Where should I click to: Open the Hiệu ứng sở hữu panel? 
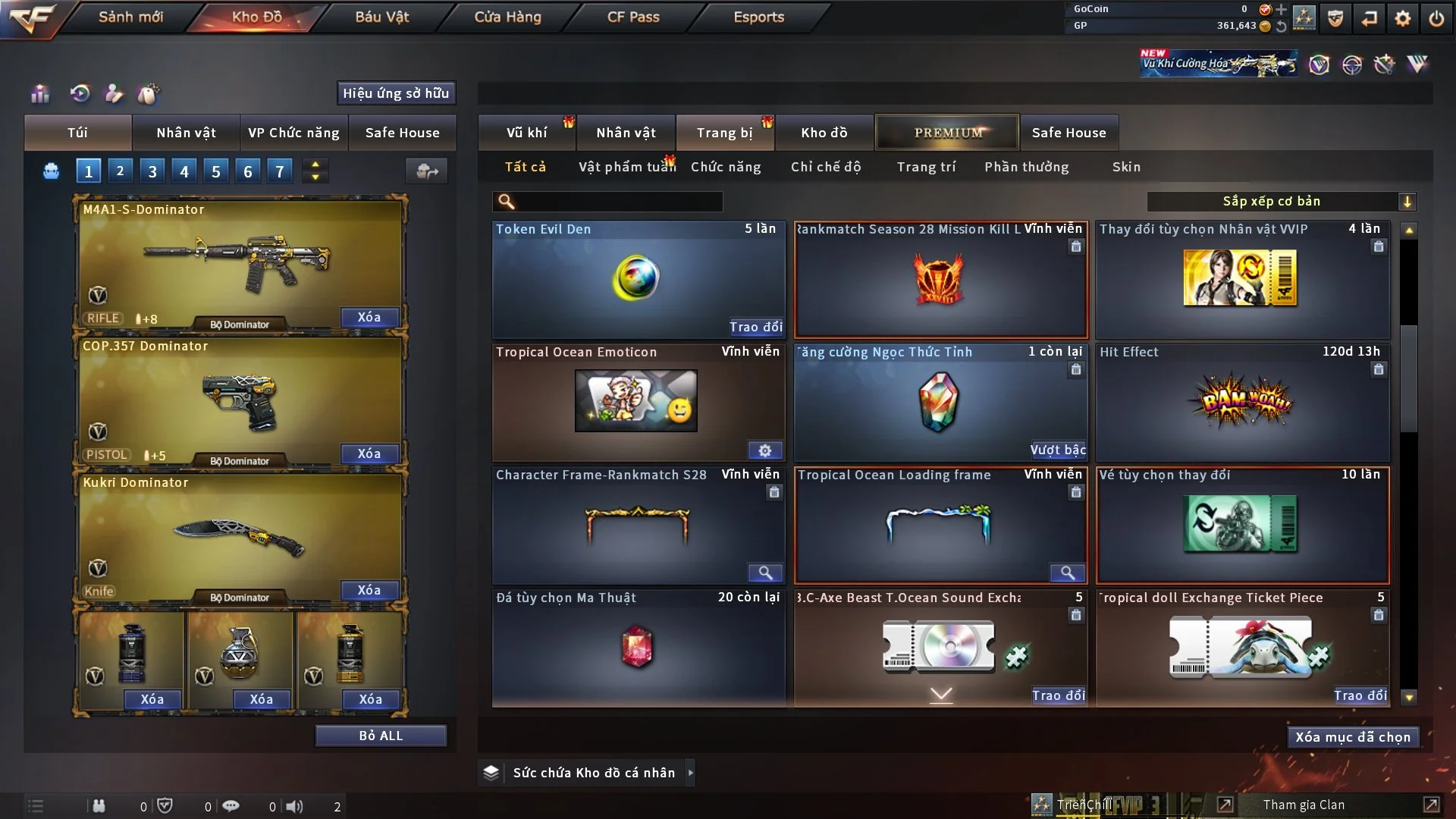click(396, 93)
